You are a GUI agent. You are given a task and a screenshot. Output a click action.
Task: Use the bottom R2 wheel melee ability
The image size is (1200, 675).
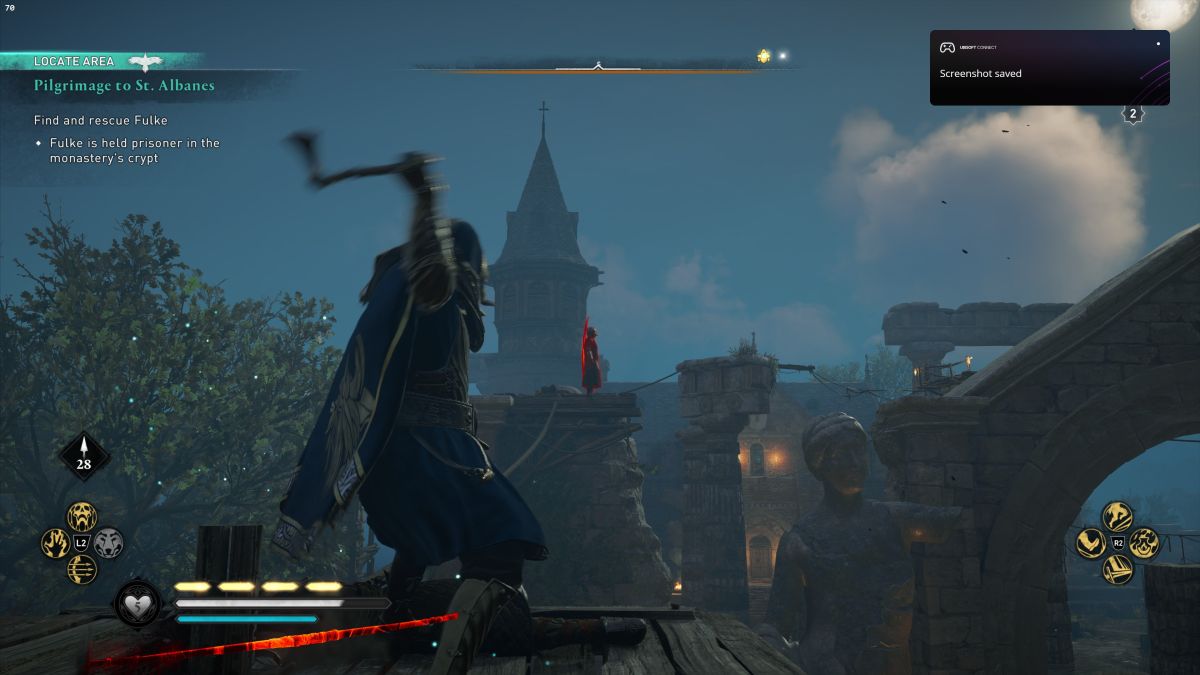[x=1117, y=569]
